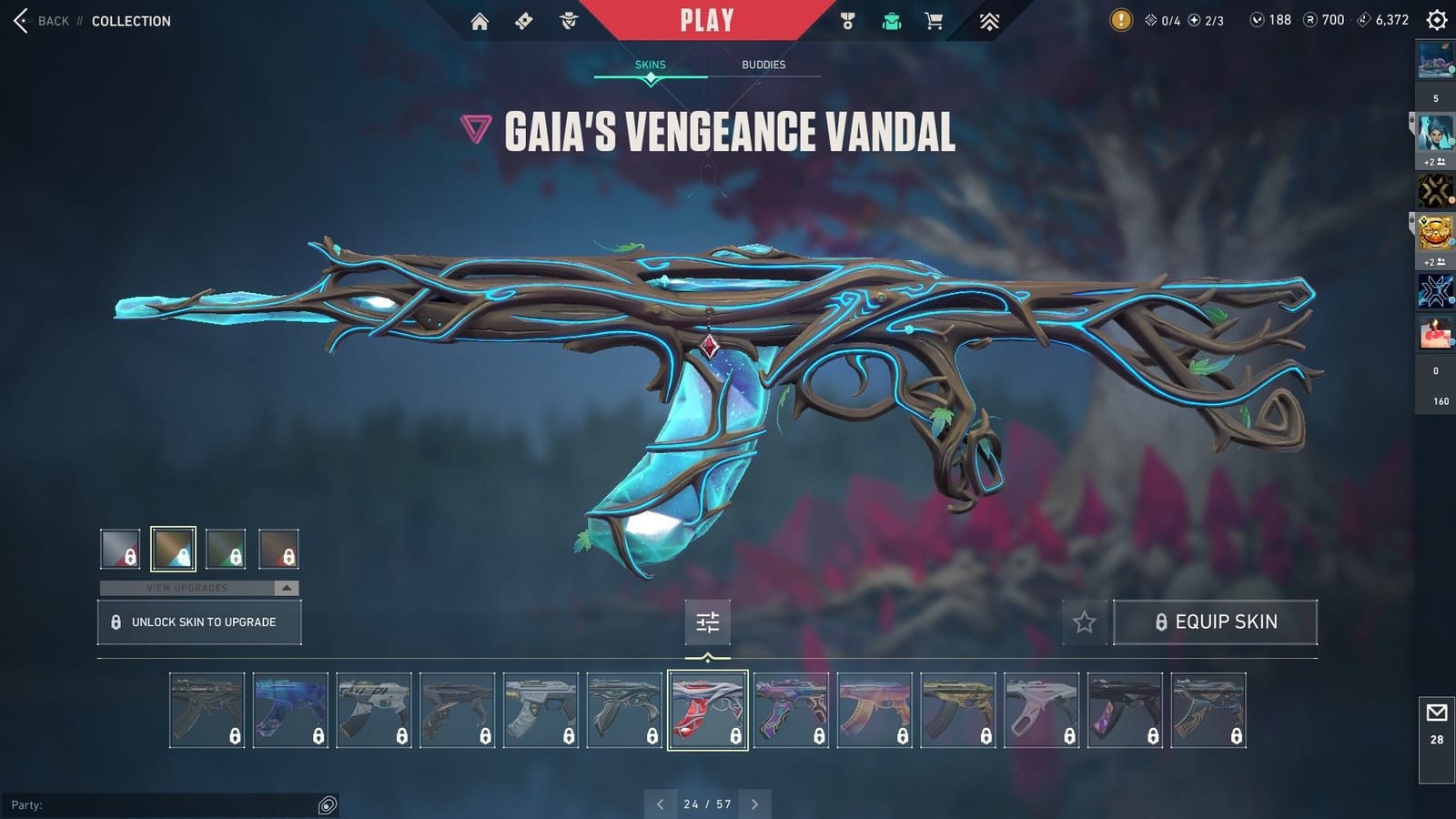Switch to the Buddies tab
This screenshot has height=819, width=1456.
click(761, 65)
